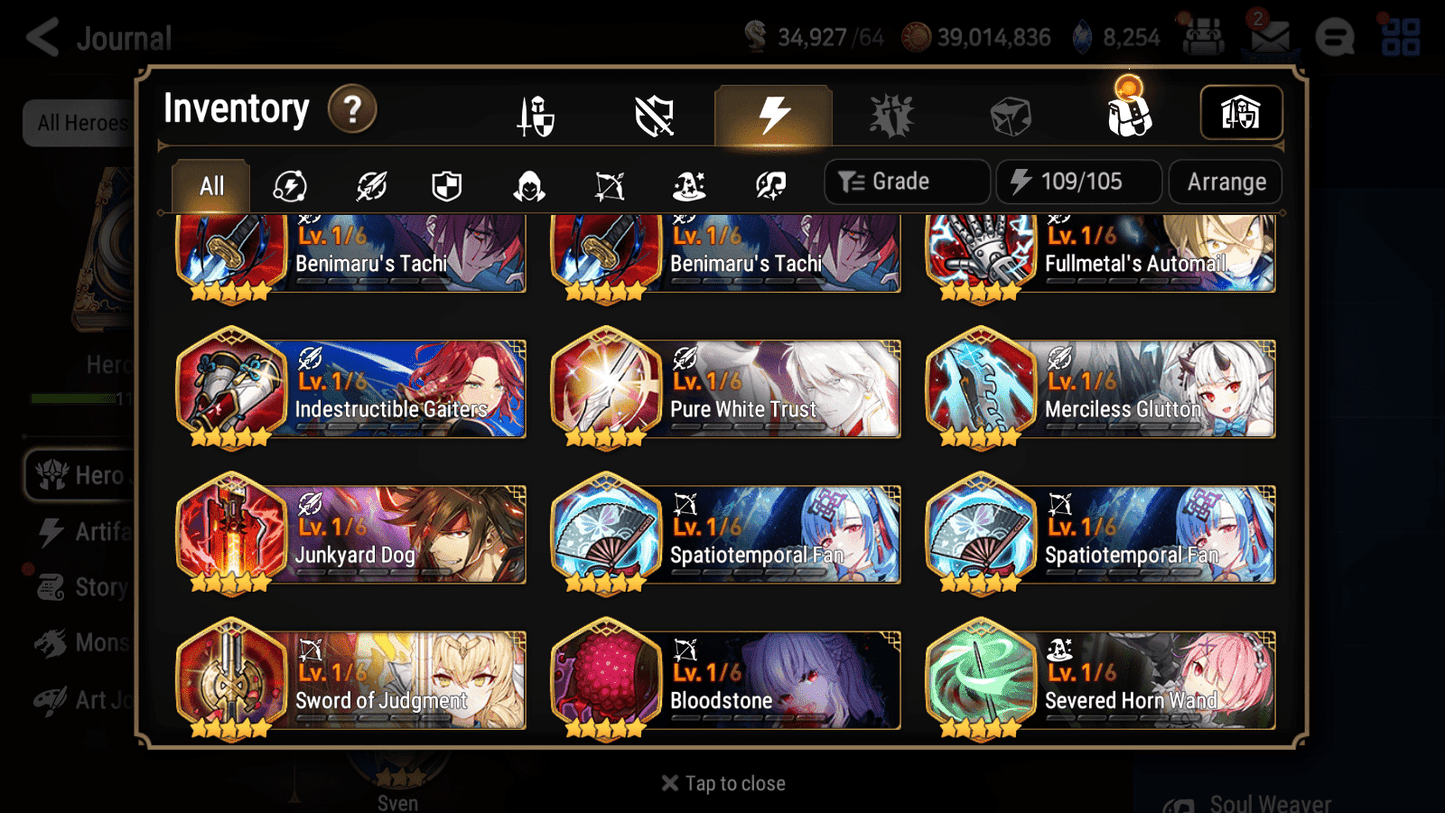
Task: Open the Inventory help question mark
Action: [352, 110]
